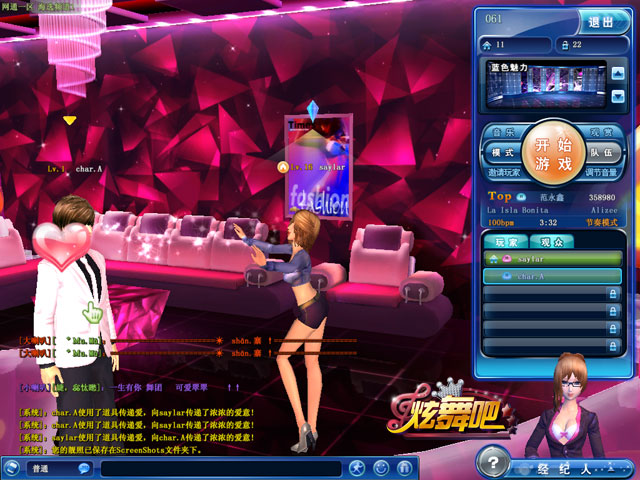Click the dancing figure emote icon

tap(357, 467)
